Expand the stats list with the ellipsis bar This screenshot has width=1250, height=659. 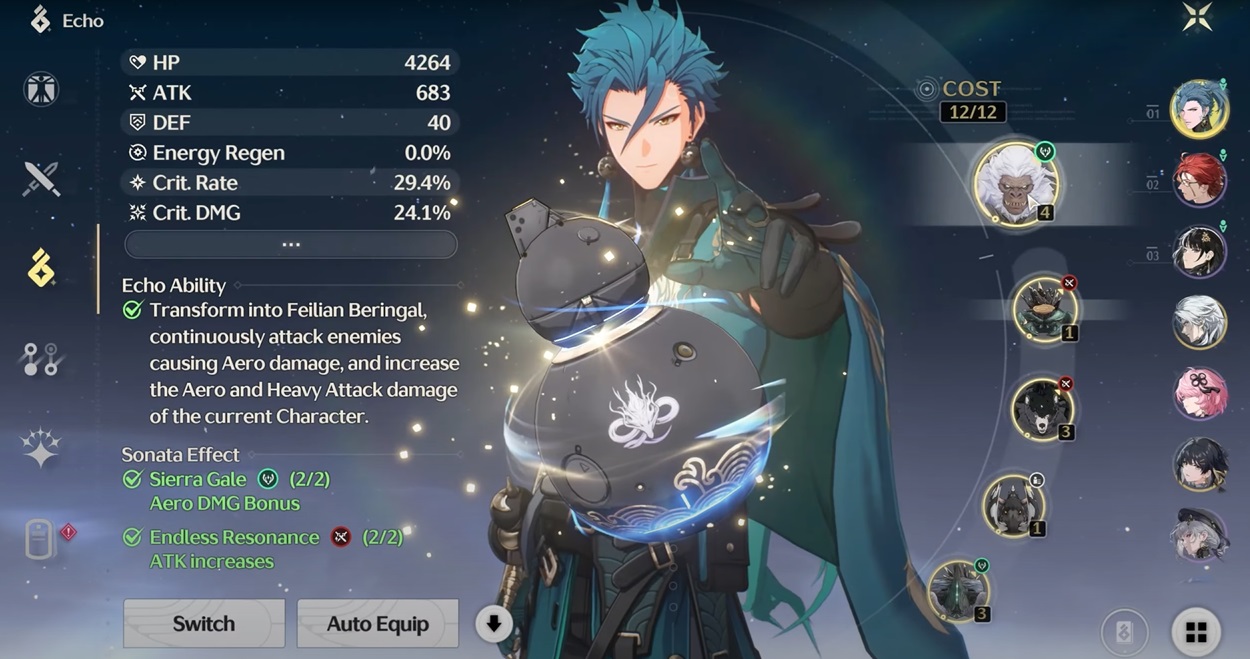[291, 244]
